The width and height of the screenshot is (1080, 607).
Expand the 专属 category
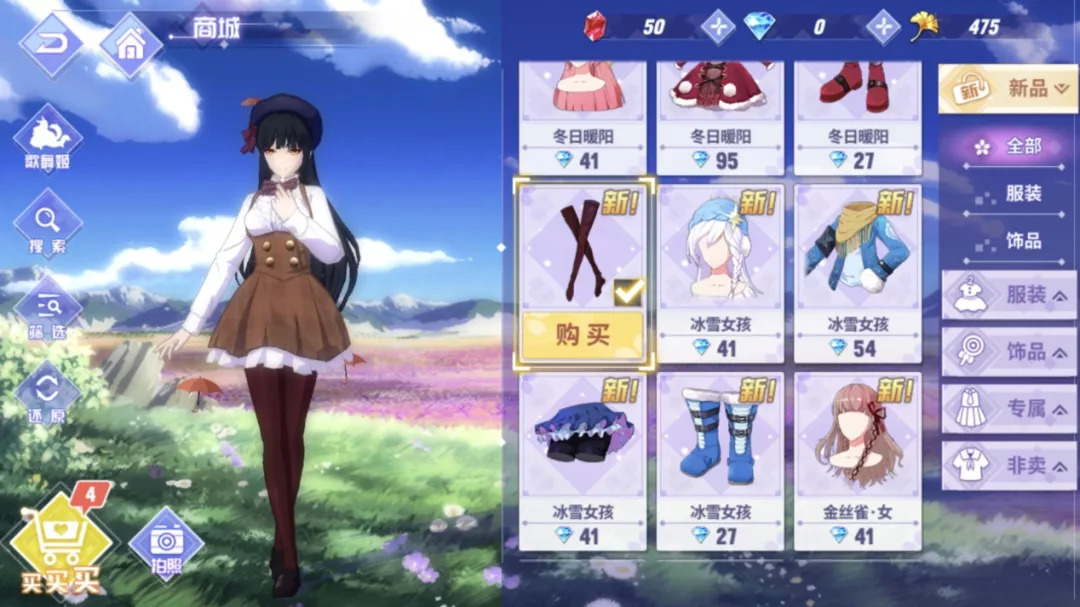pos(1008,409)
